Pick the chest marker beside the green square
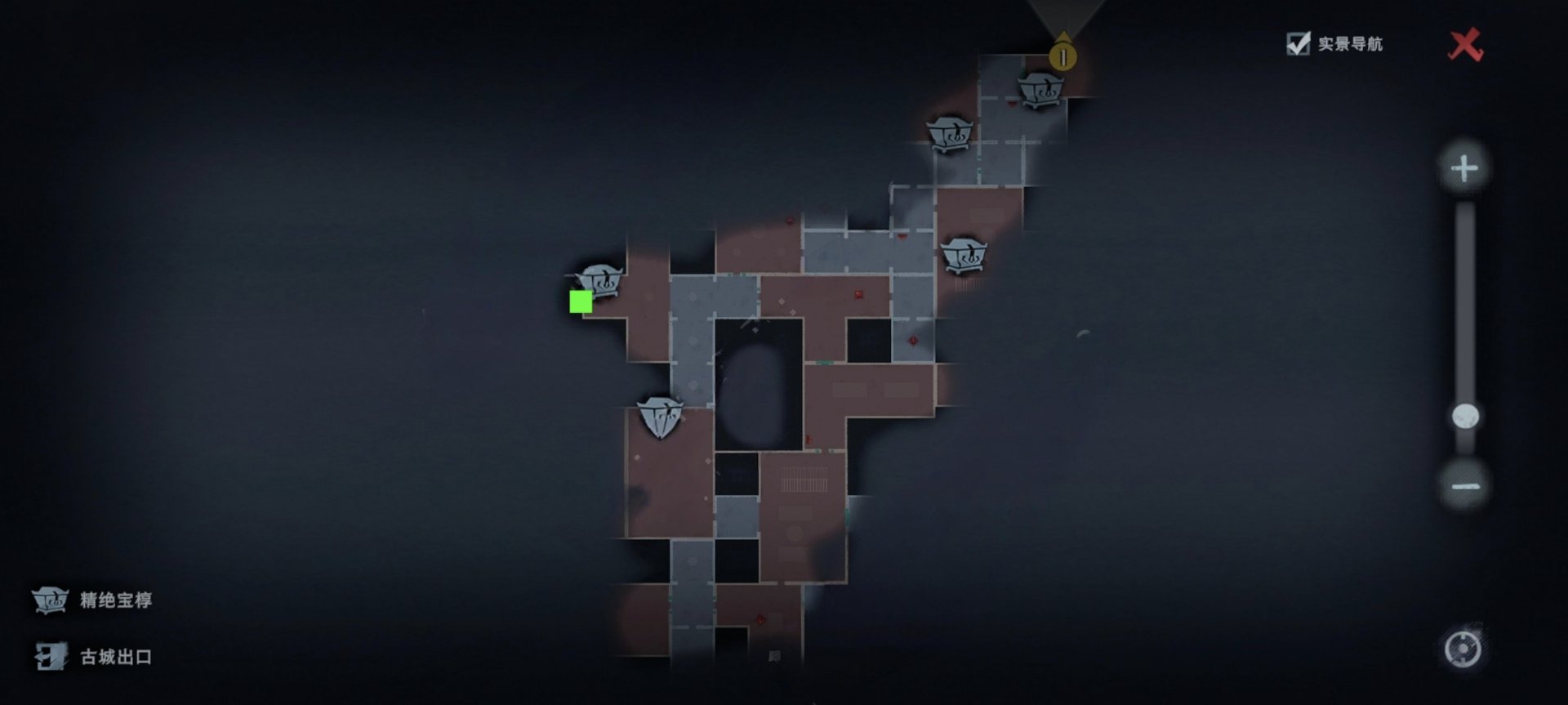The width and height of the screenshot is (1568, 705). pyautogui.click(x=603, y=281)
